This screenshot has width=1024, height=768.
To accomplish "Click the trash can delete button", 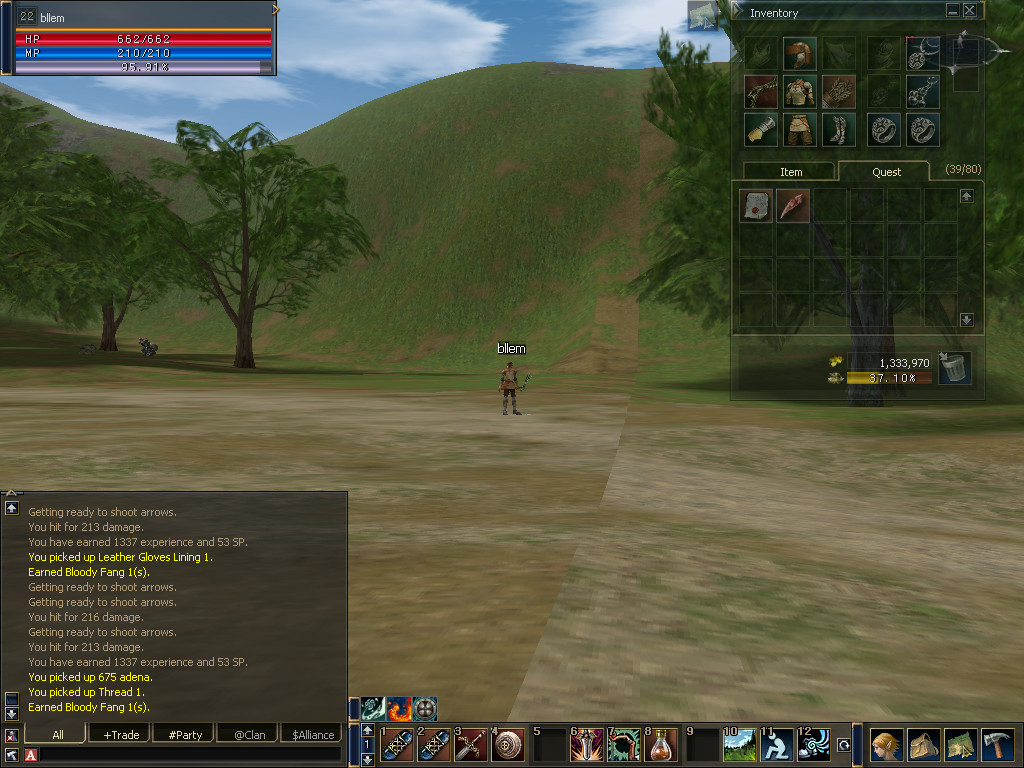I will coord(955,368).
